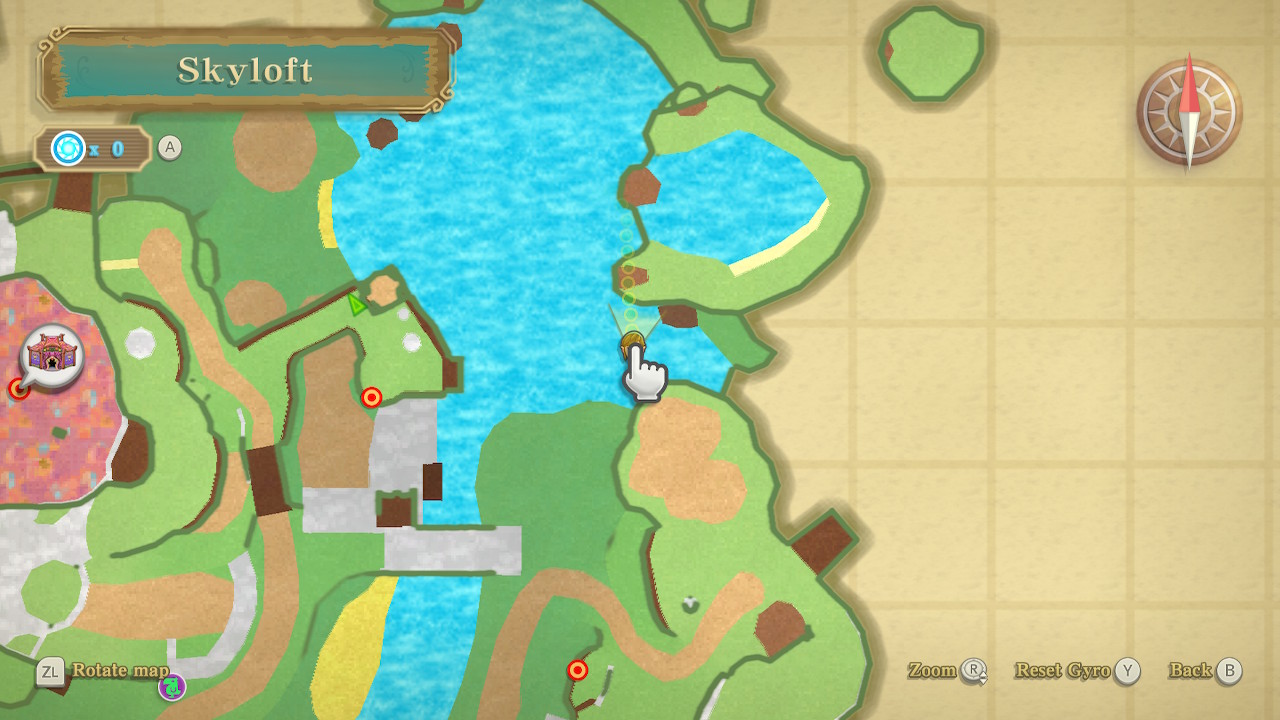Click the compass rose

(x=1189, y=112)
